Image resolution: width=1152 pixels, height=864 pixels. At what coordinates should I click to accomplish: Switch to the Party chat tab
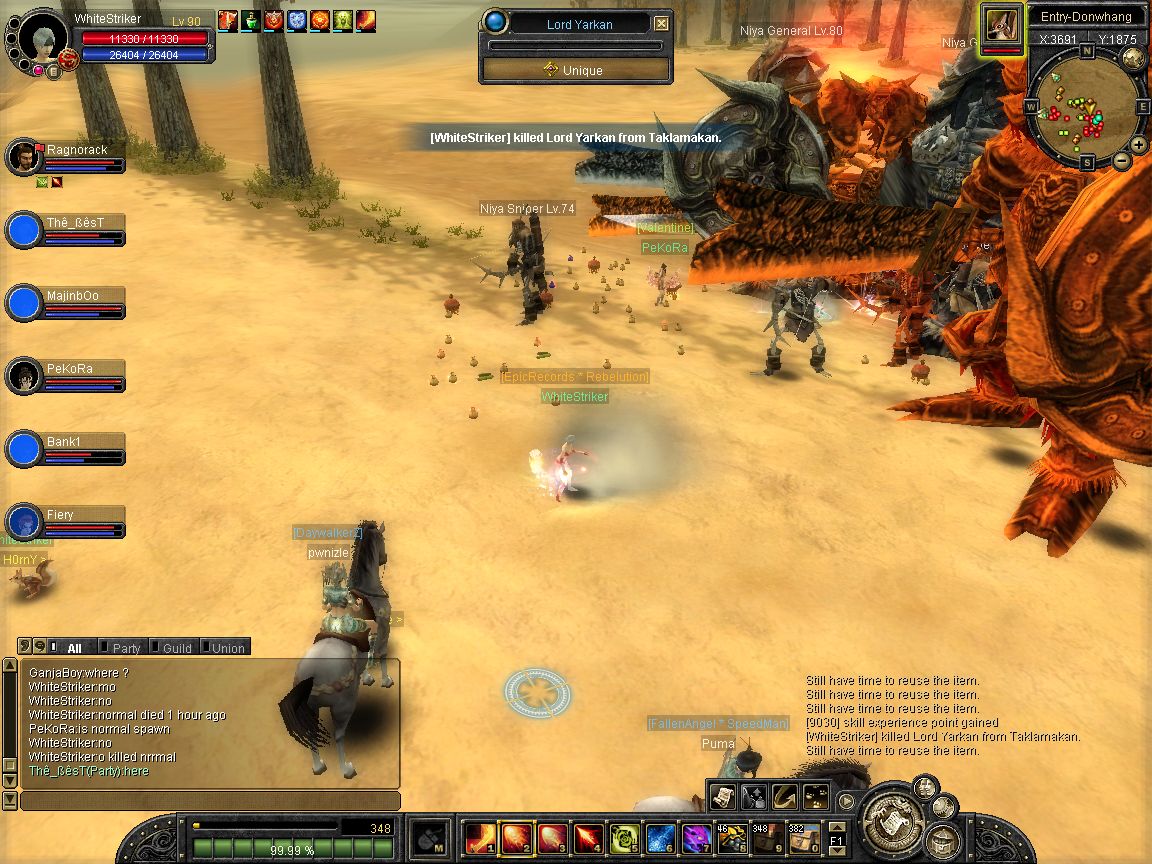(126, 648)
